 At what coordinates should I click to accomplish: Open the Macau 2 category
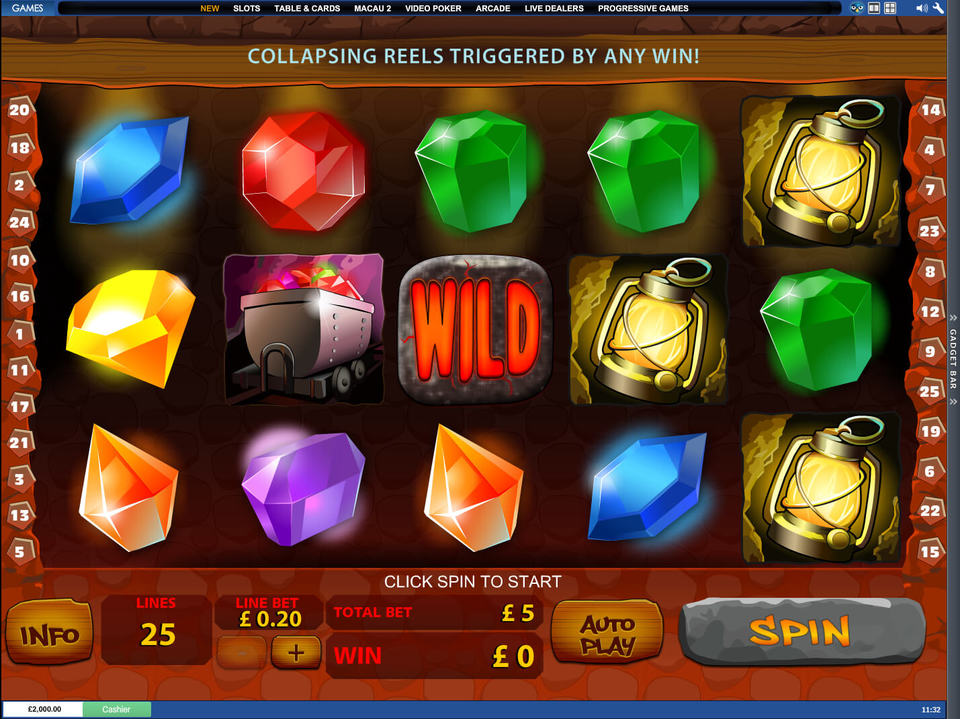pyautogui.click(x=372, y=8)
